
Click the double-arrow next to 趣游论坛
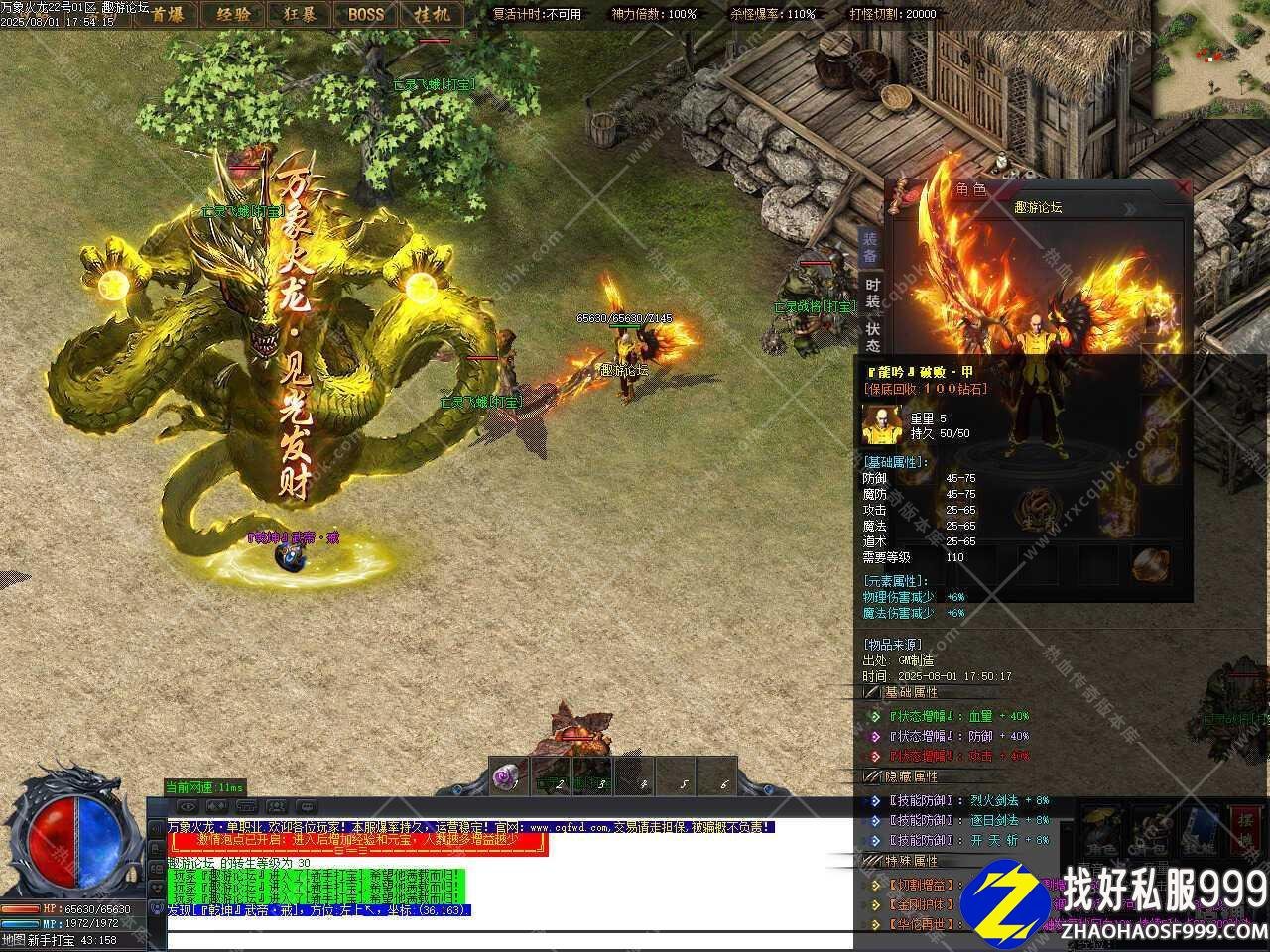(x=1129, y=209)
